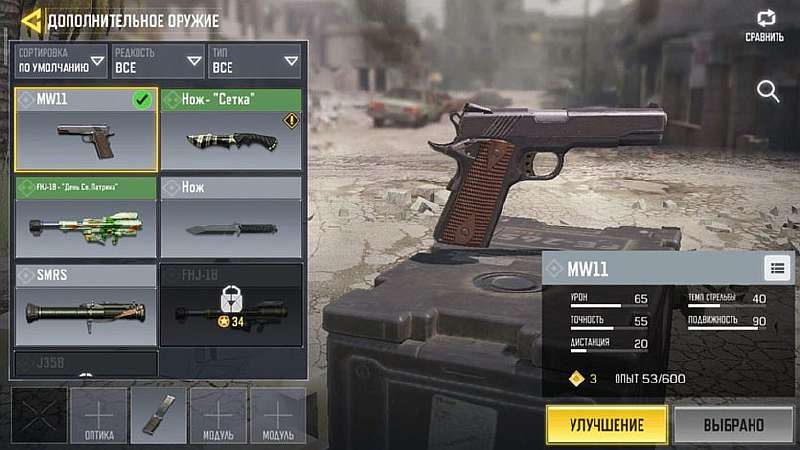Pick the plain Нож knife card
This screenshot has height=450, width=800.
[x=231, y=217]
